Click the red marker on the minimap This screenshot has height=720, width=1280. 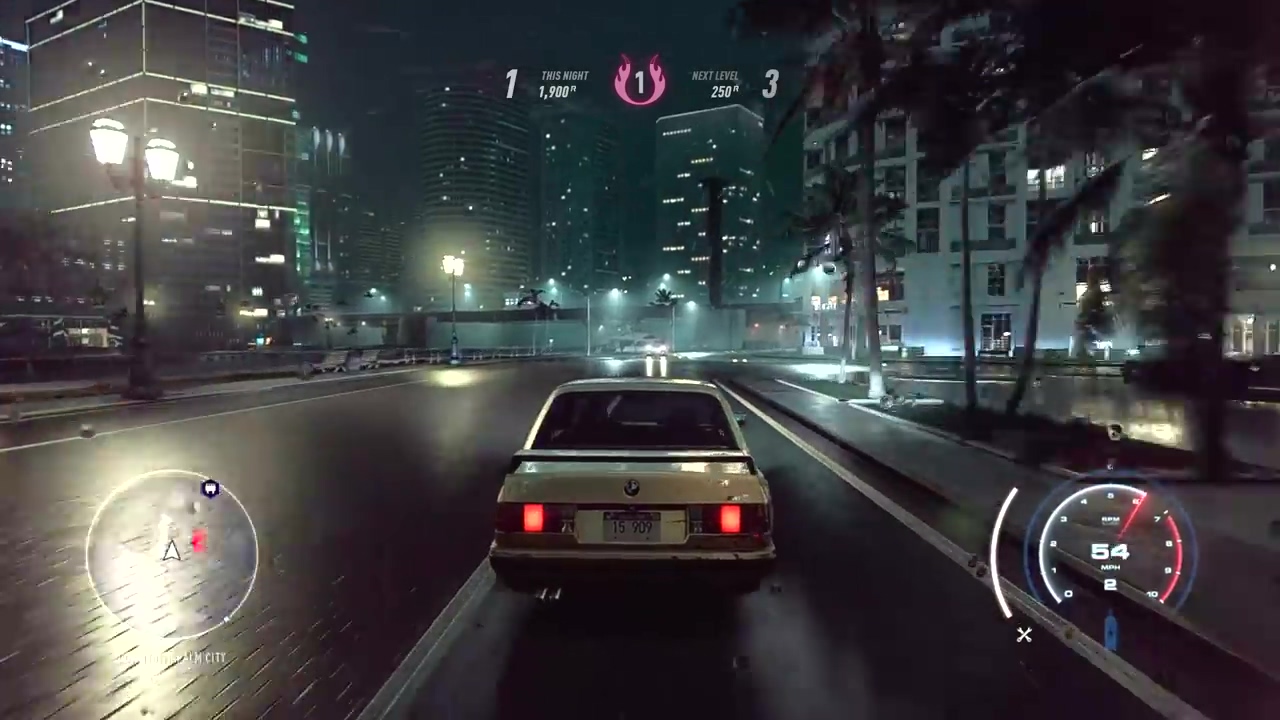pyautogui.click(x=199, y=541)
